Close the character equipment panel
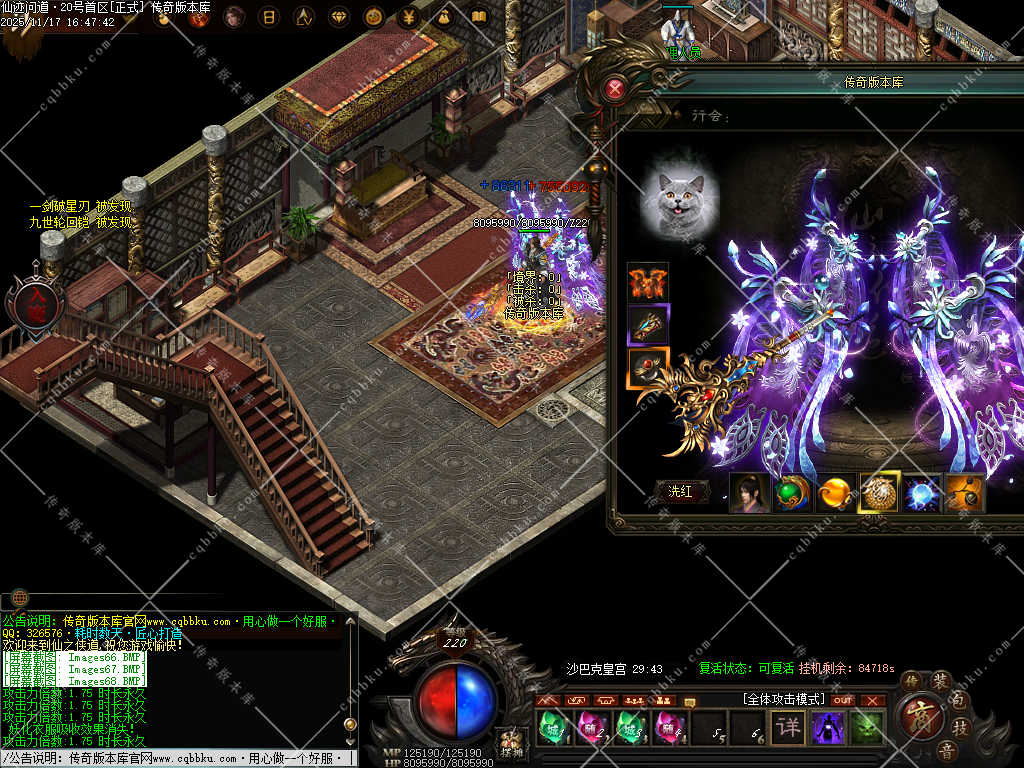 pos(615,90)
